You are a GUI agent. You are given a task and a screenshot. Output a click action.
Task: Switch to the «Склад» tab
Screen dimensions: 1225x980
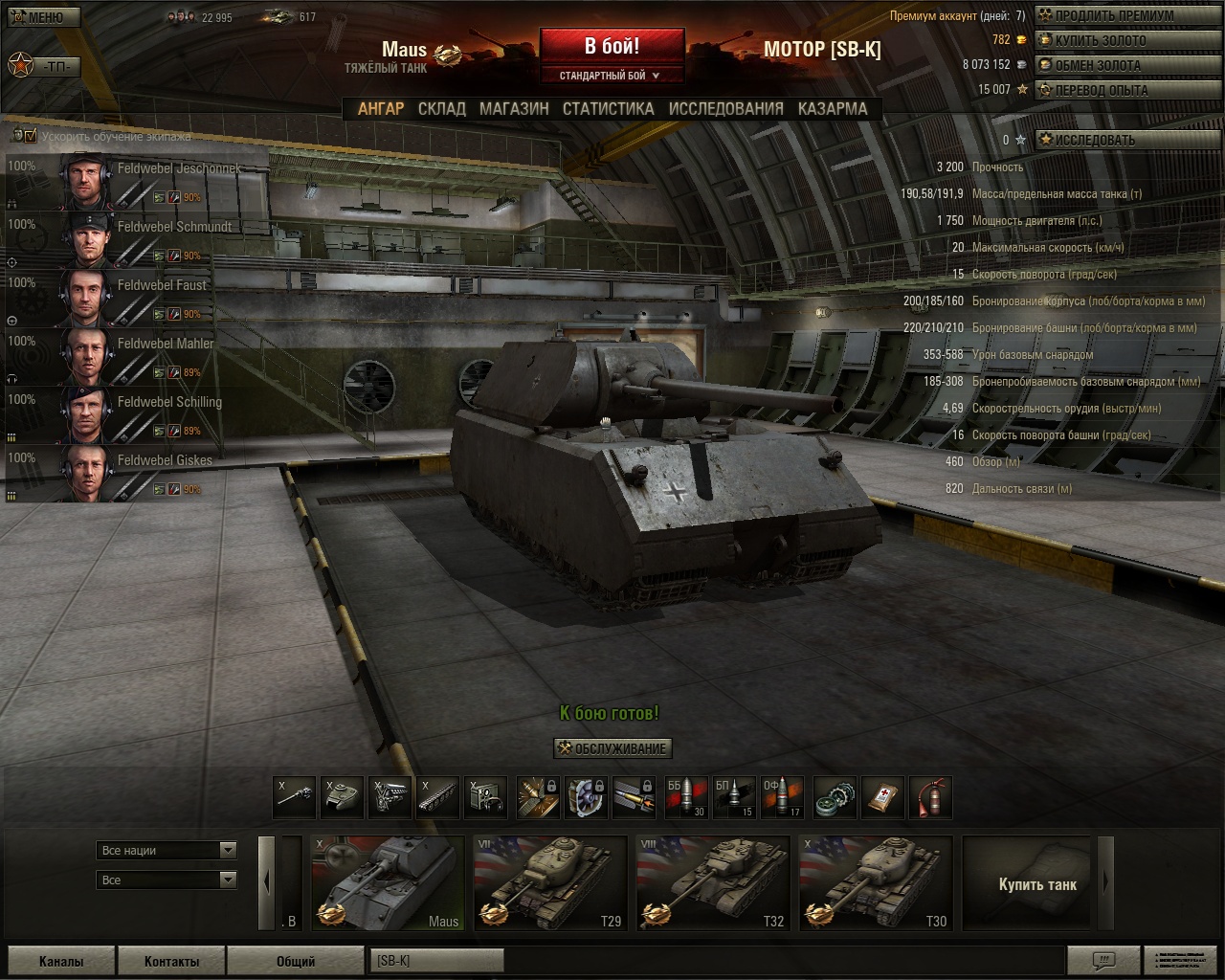(x=441, y=109)
